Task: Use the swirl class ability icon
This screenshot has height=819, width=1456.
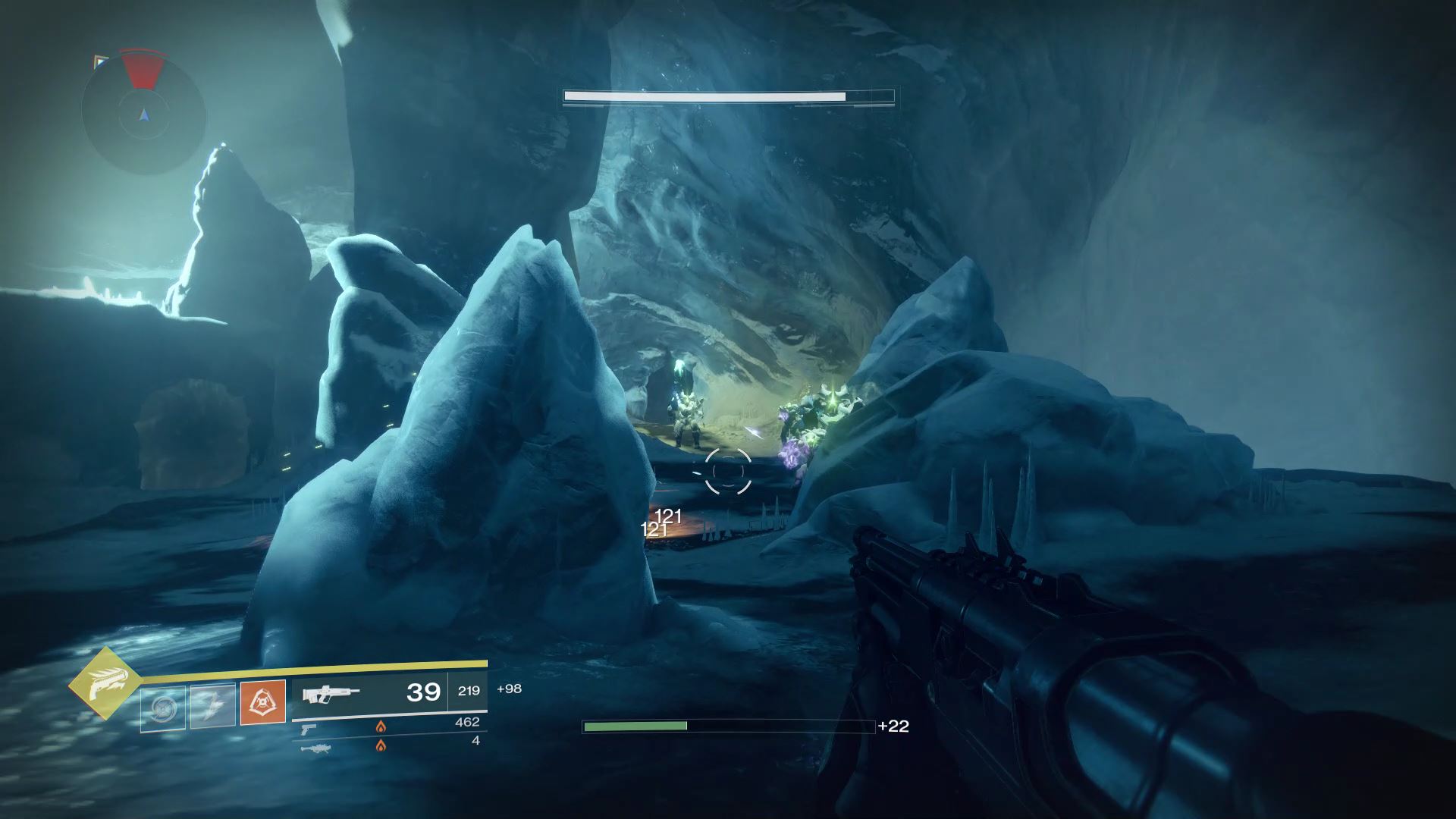Action: pyautogui.click(x=162, y=708)
